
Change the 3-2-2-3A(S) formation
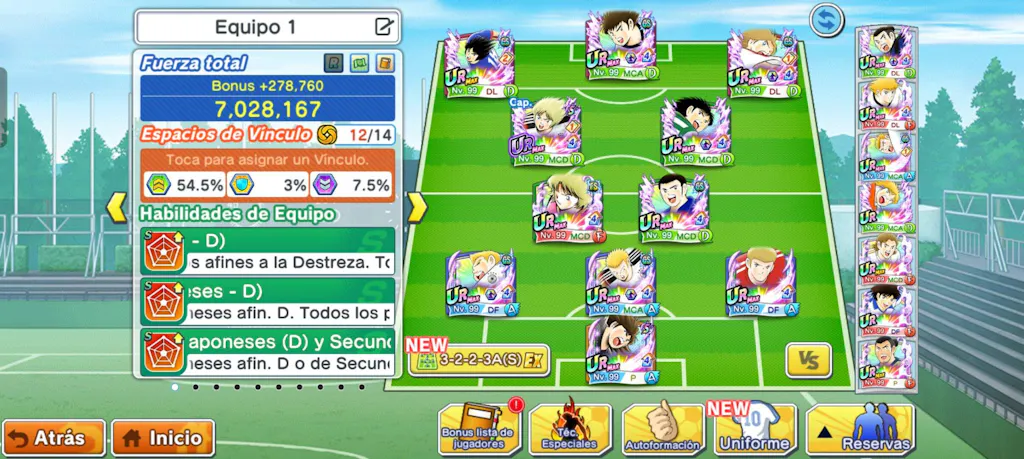pos(478,360)
